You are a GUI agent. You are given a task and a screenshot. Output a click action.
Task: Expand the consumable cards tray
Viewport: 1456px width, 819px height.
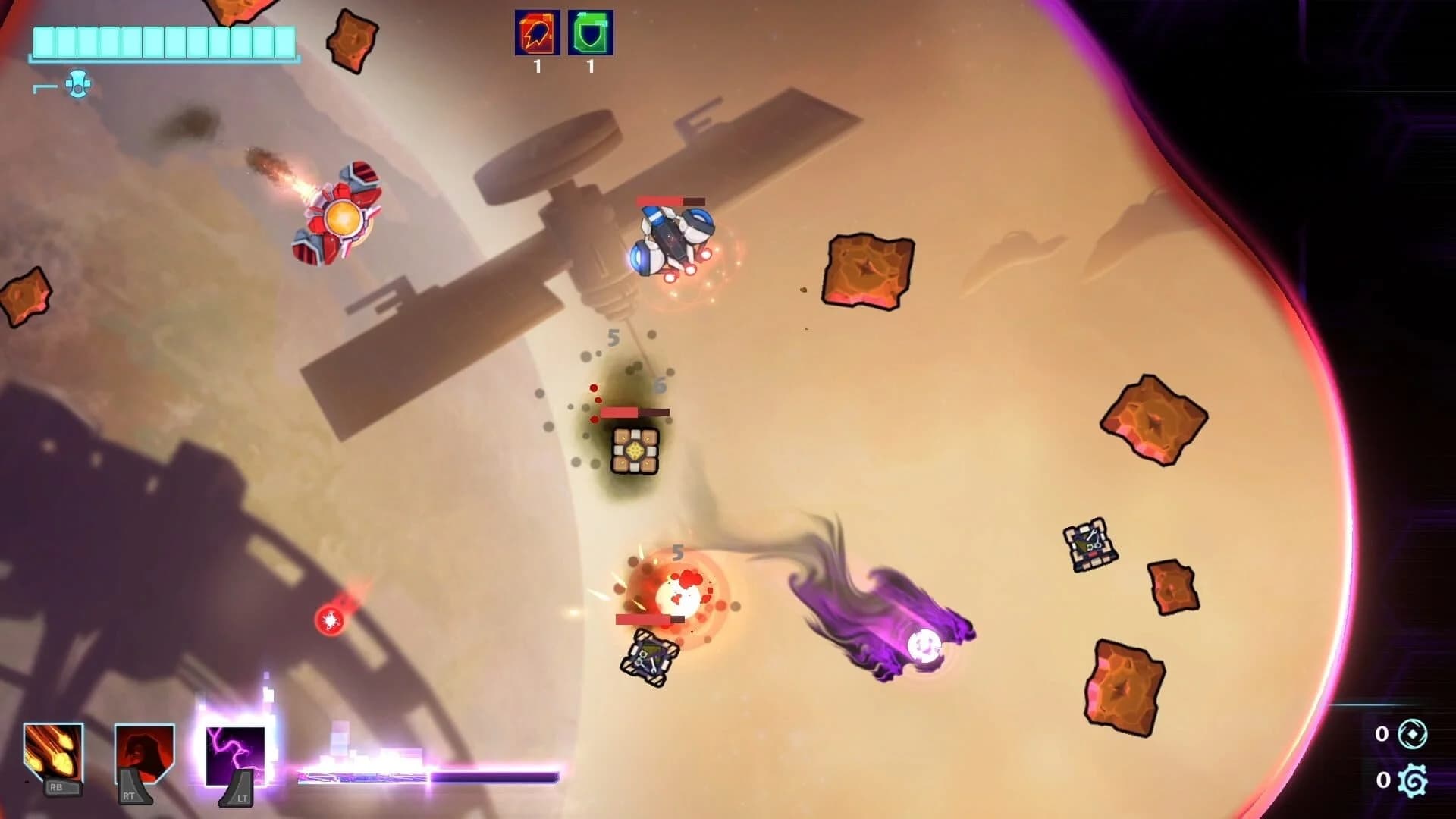(x=563, y=34)
